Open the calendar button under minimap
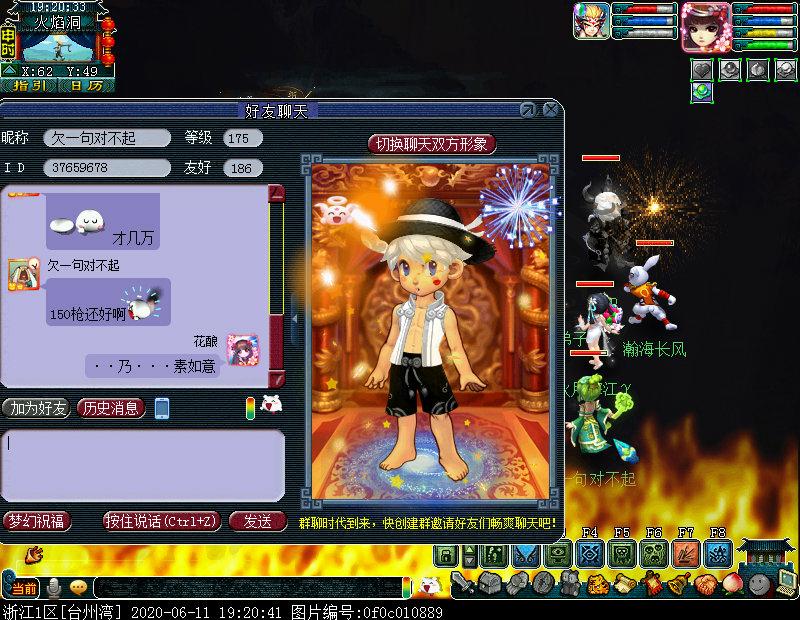 pyautogui.click(x=86, y=86)
